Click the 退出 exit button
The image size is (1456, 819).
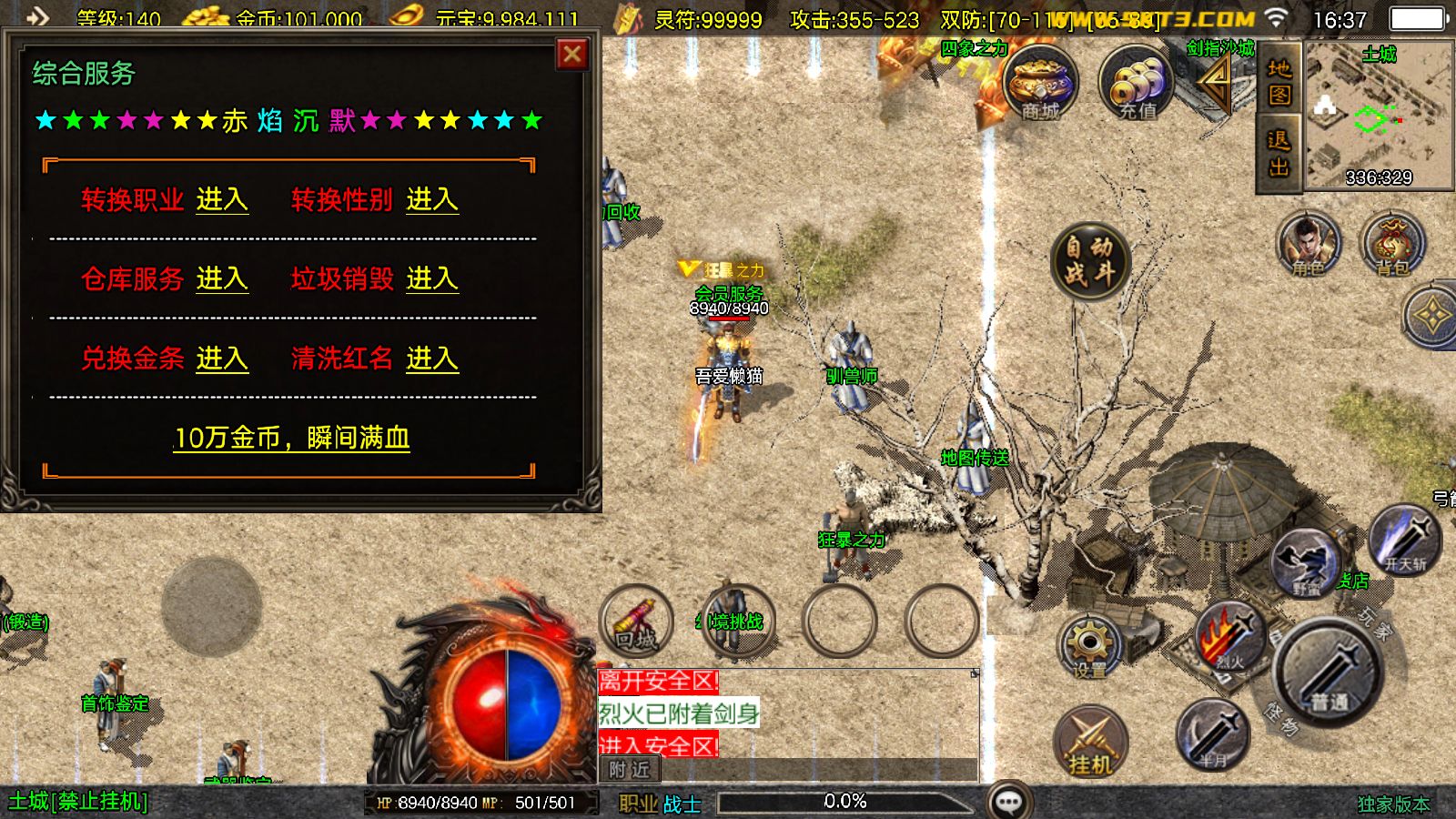click(x=1279, y=154)
